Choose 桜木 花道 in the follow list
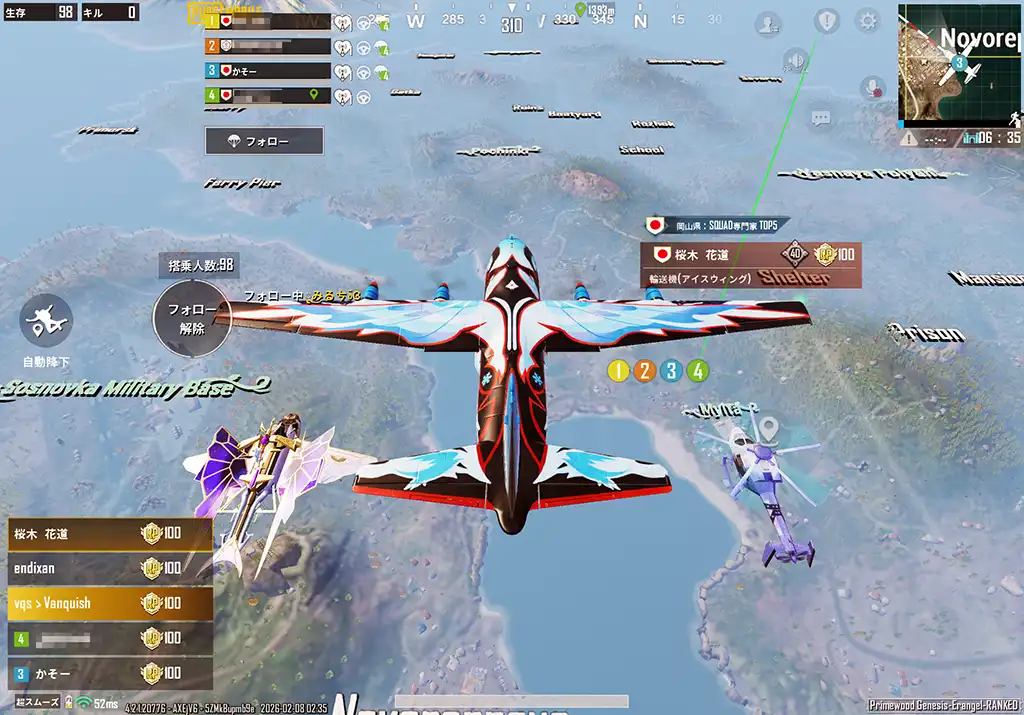This screenshot has width=1024, height=715. pyautogui.click(x=110, y=533)
